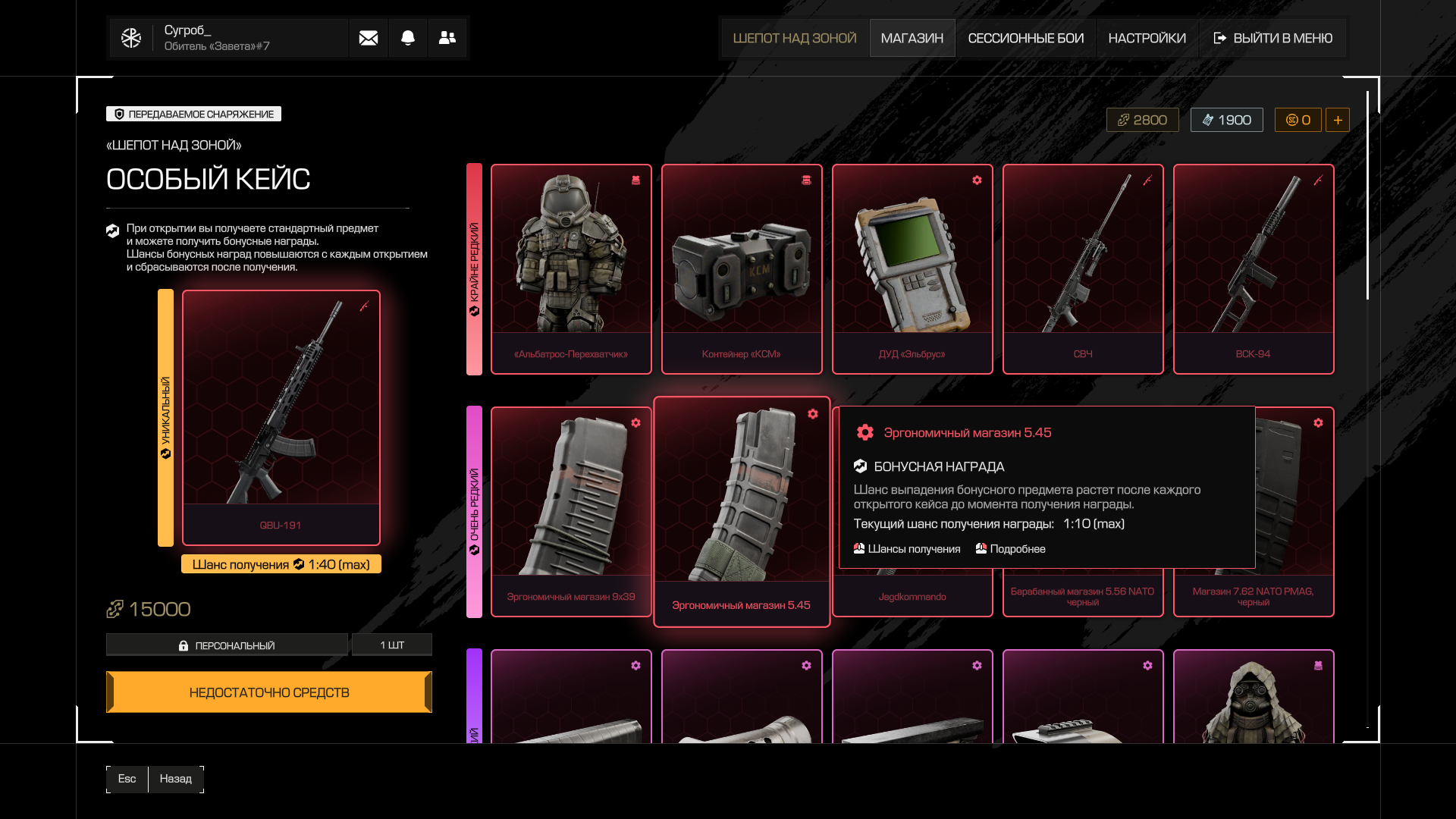Open the friends list icon
Viewport: 1456px width, 819px height.
[447, 38]
